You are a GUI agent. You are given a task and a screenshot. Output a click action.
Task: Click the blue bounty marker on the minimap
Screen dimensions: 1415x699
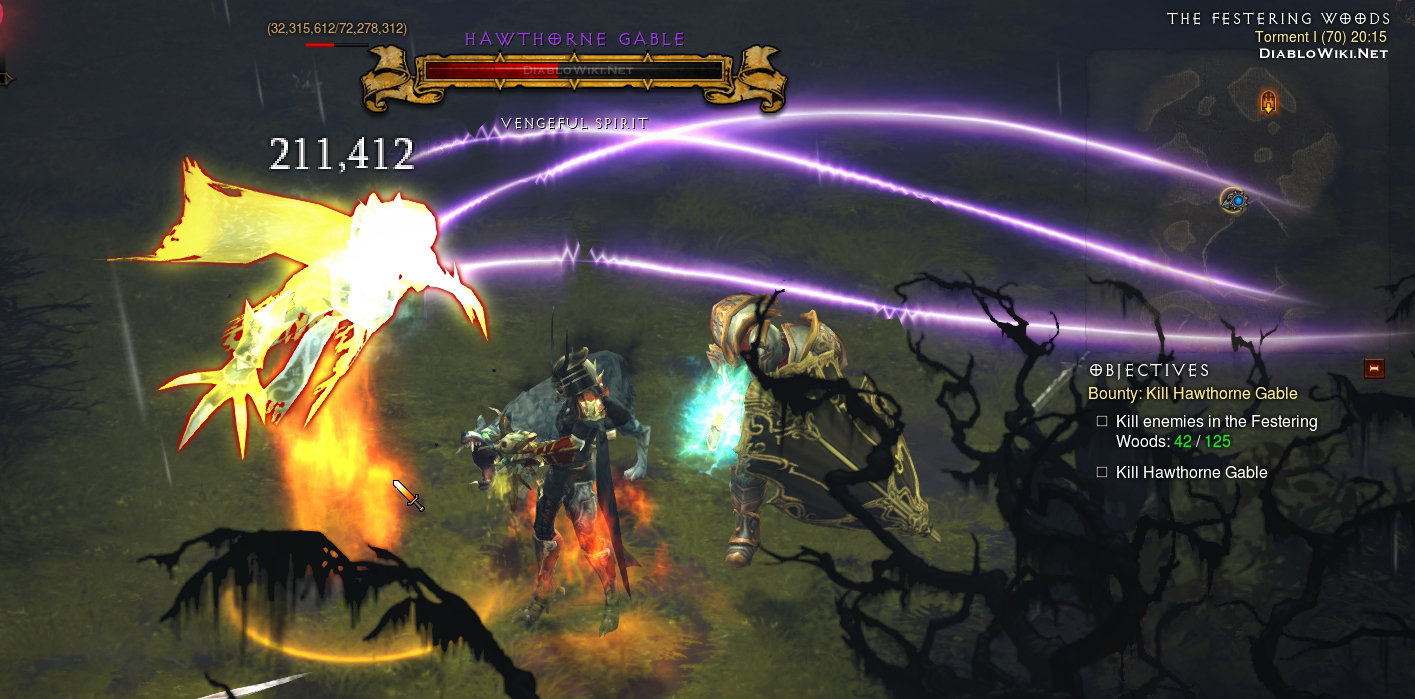(x=1237, y=201)
